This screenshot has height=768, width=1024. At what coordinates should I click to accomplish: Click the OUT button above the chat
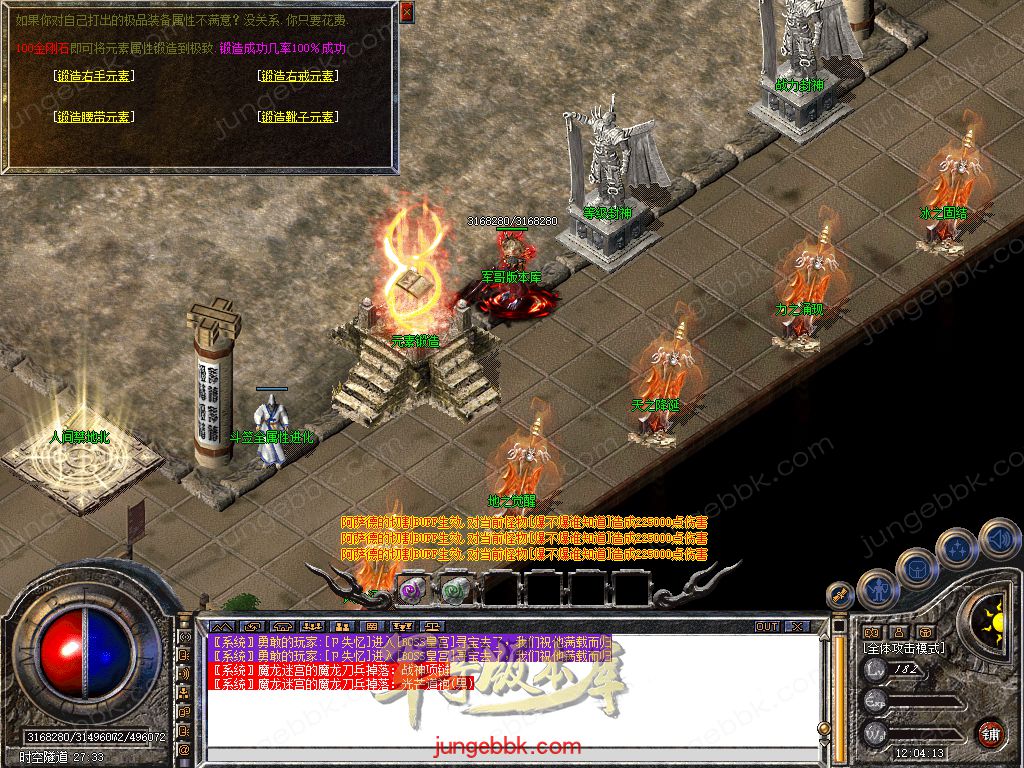(766, 626)
